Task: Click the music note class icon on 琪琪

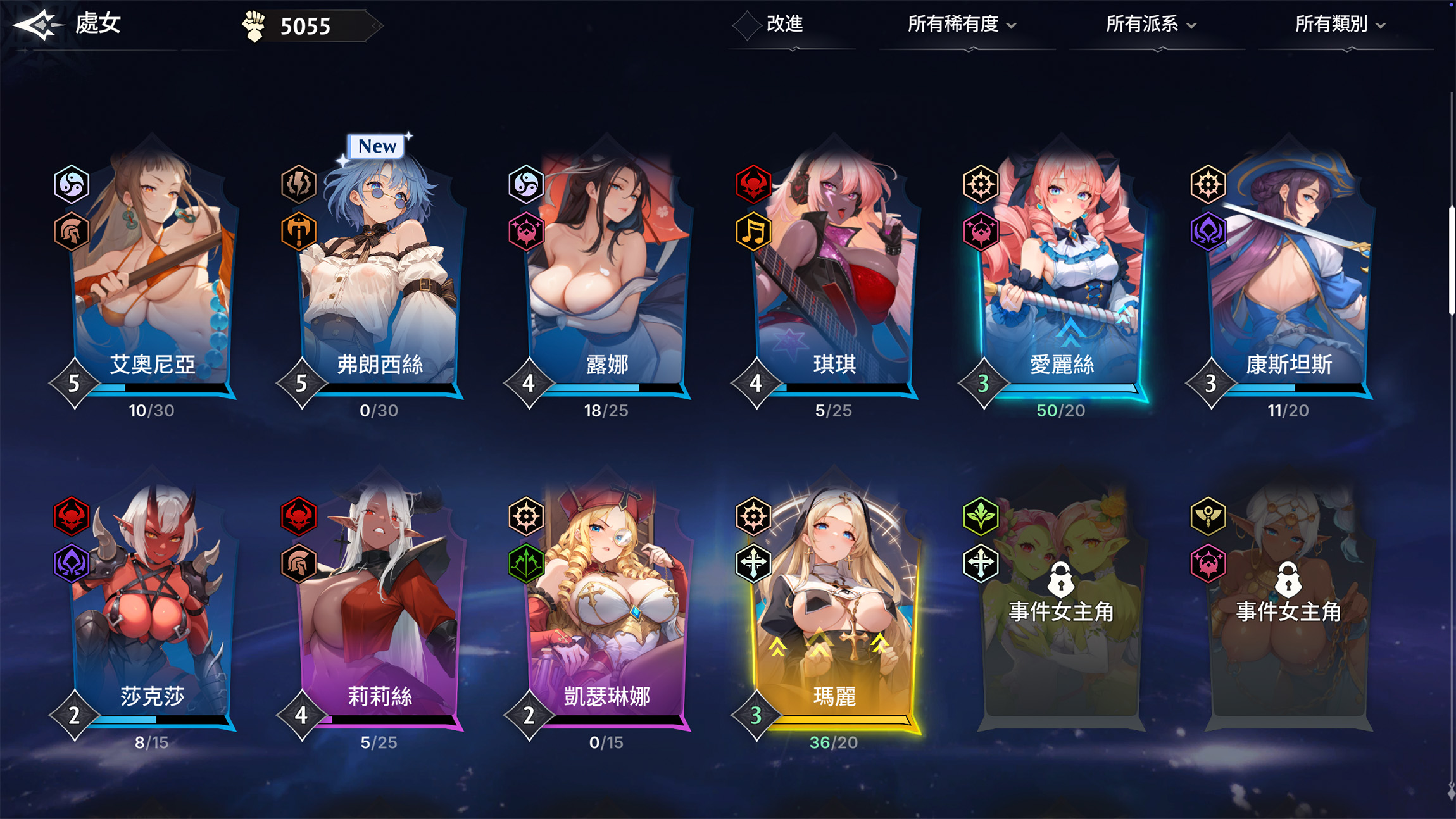Action: [755, 232]
